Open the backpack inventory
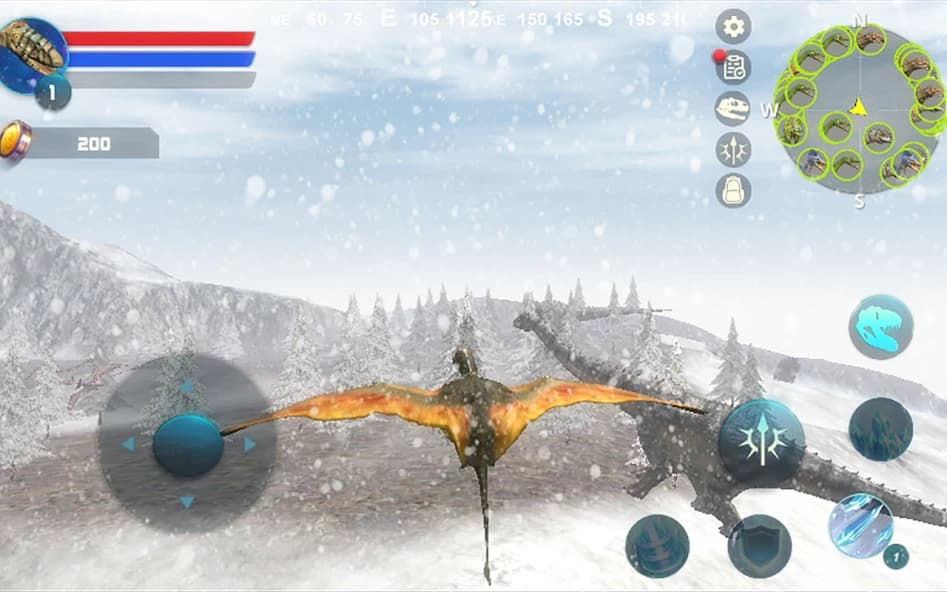 point(733,189)
